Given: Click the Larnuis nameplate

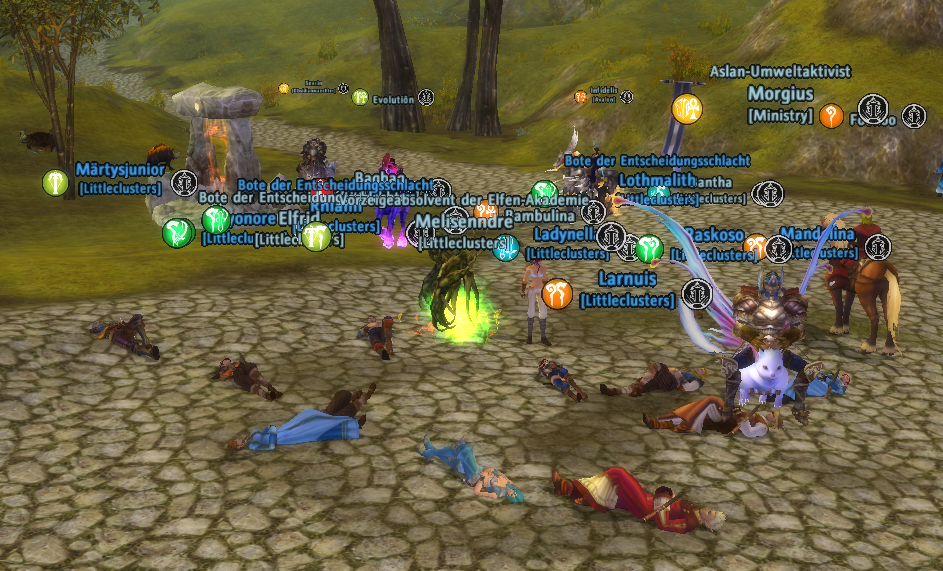Looking at the screenshot, I should pos(627,278).
